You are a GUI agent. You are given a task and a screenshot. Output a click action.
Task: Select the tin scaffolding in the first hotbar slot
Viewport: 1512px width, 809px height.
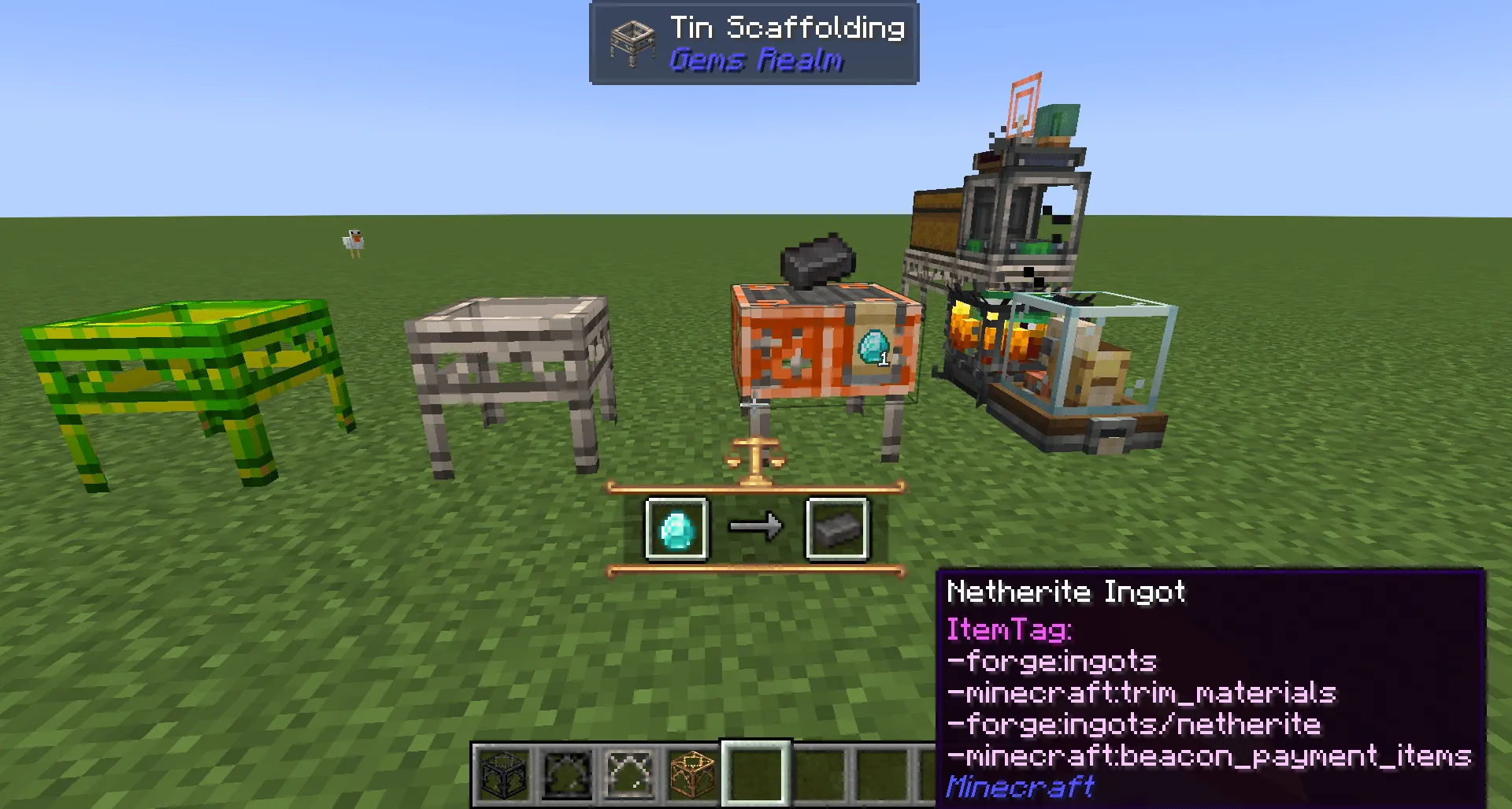[503, 775]
